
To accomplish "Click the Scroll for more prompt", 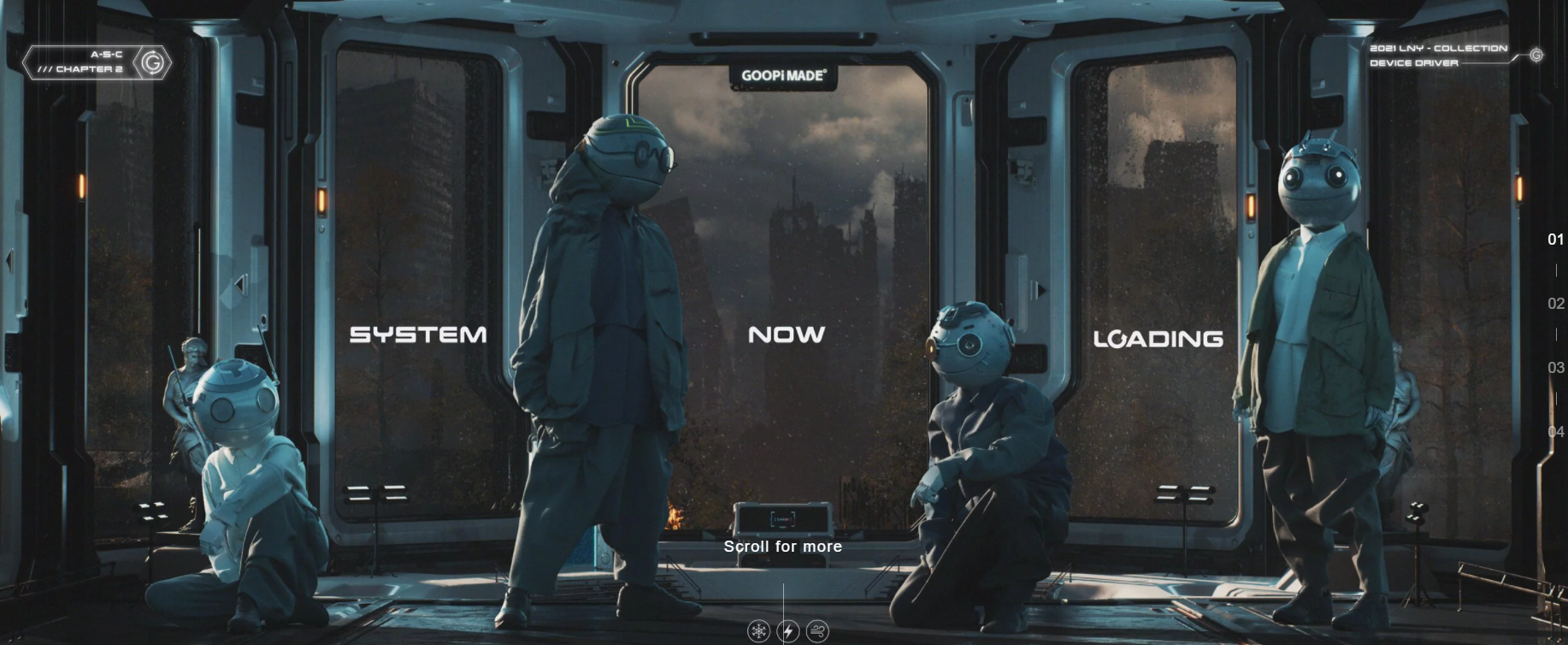I will (x=783, y=546).
